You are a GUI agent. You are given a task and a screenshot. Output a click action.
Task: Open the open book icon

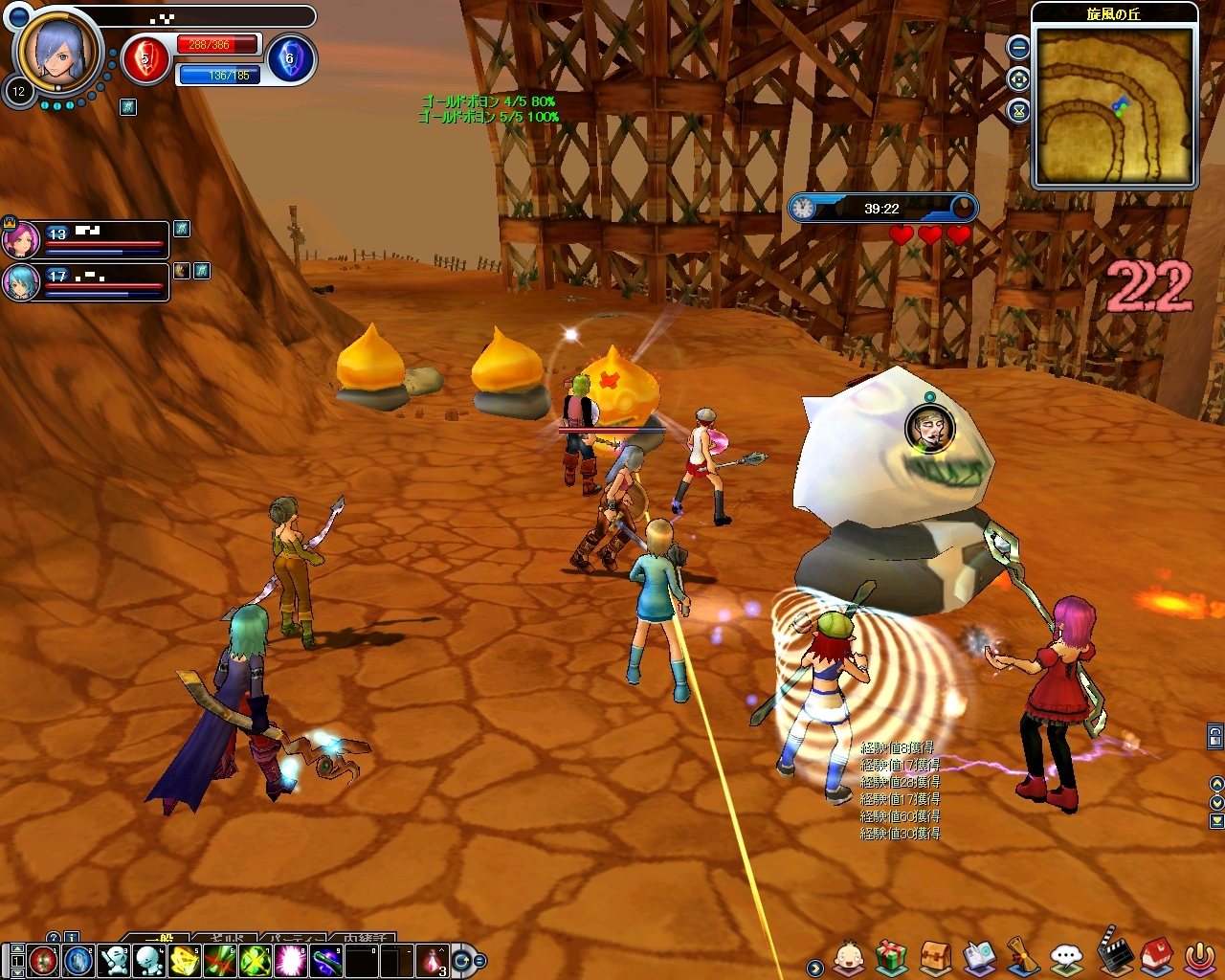pos(979,956)
